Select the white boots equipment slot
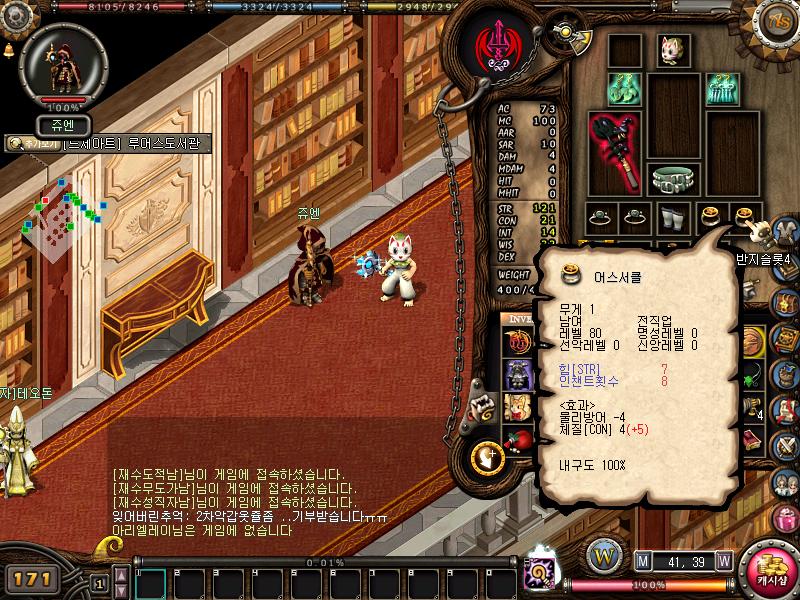The height and width of the screenshot is (600, 800). (673, 216)
